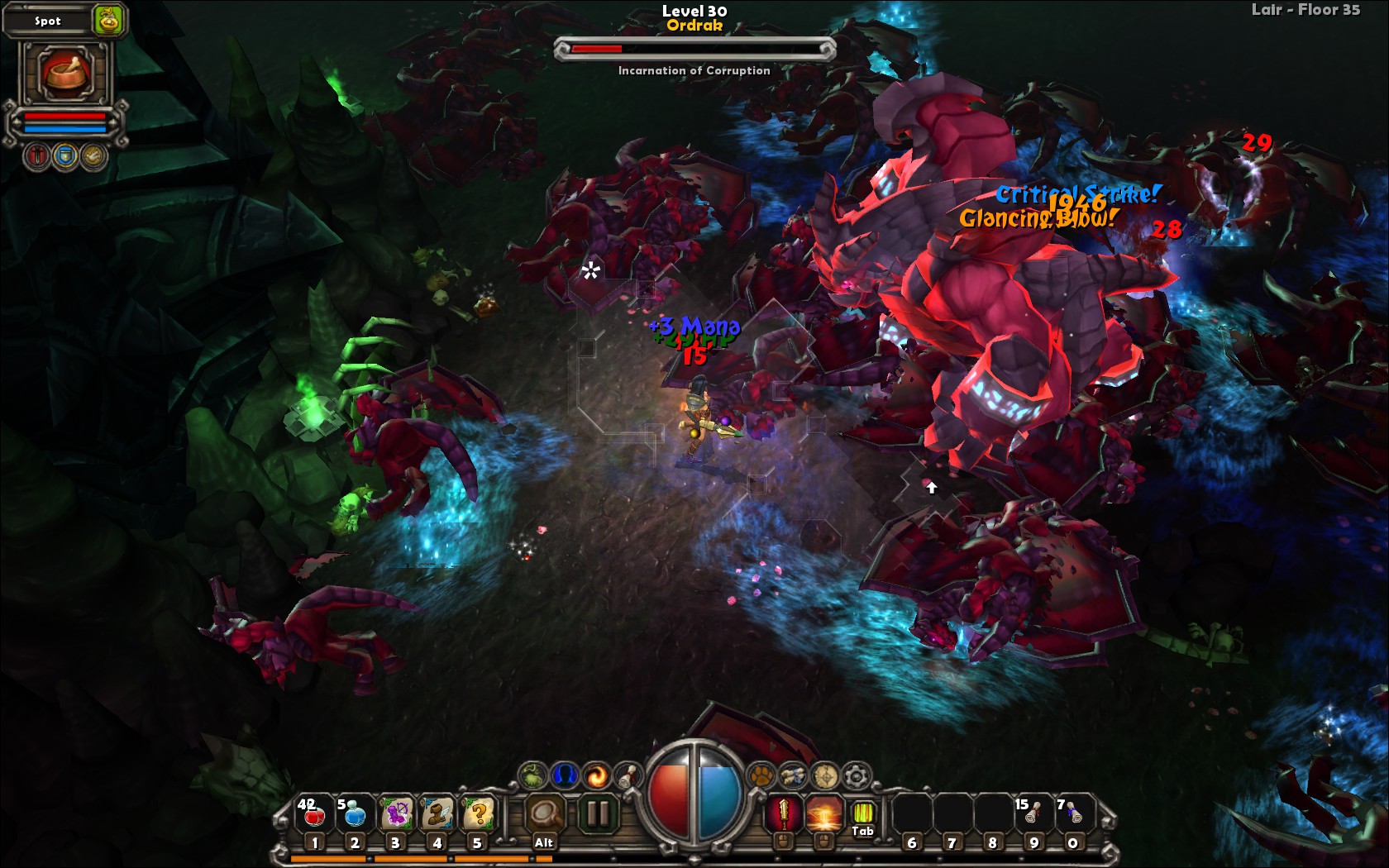Open the character sheet blue figure icon
Viewport: 1389px width, 868px height.
[564, 776]
